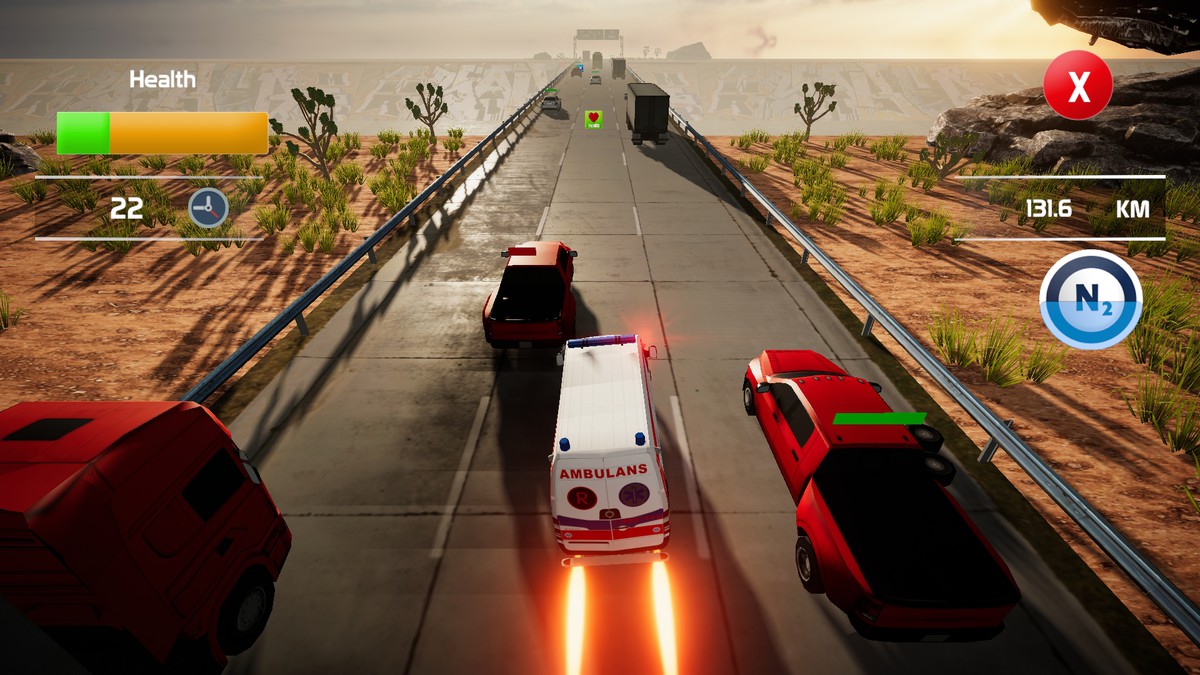The height and width of the screenshot is (675, 1200).
Task: Activate the N2 nitro boost button
Action: pyautogui.click(x=1090, y=299)
